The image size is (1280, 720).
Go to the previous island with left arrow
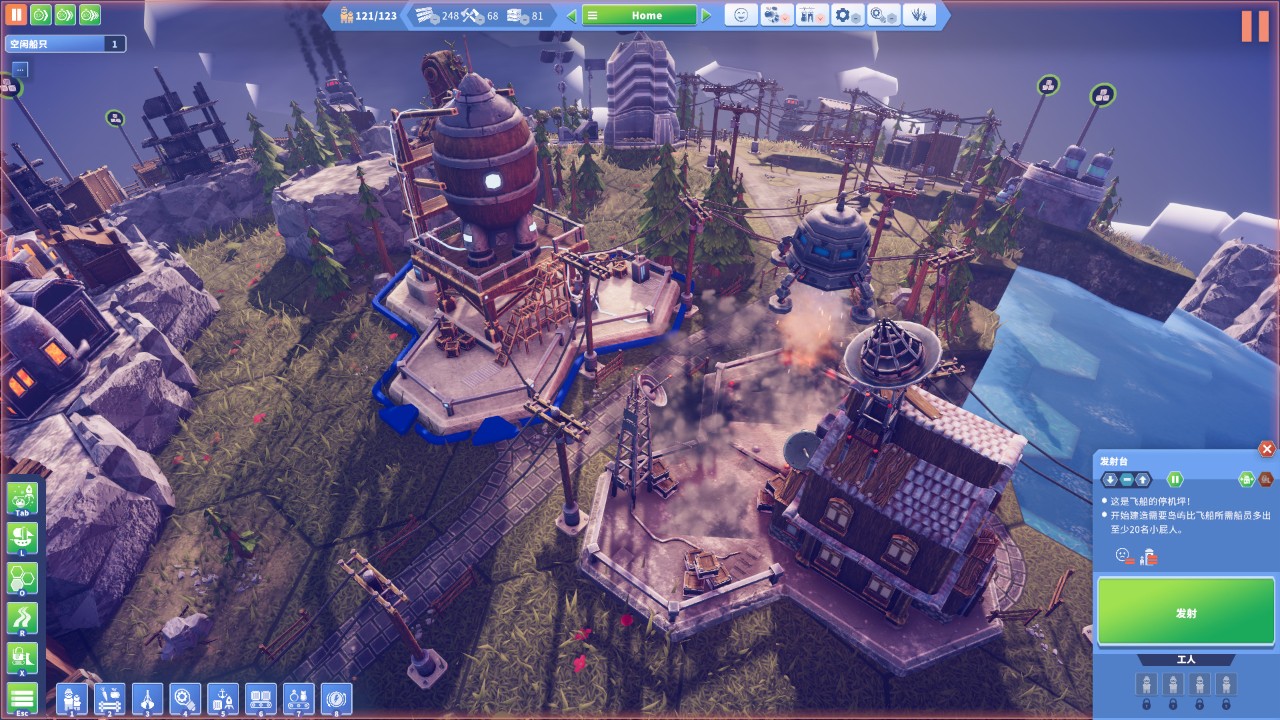(x=572, y=15)
